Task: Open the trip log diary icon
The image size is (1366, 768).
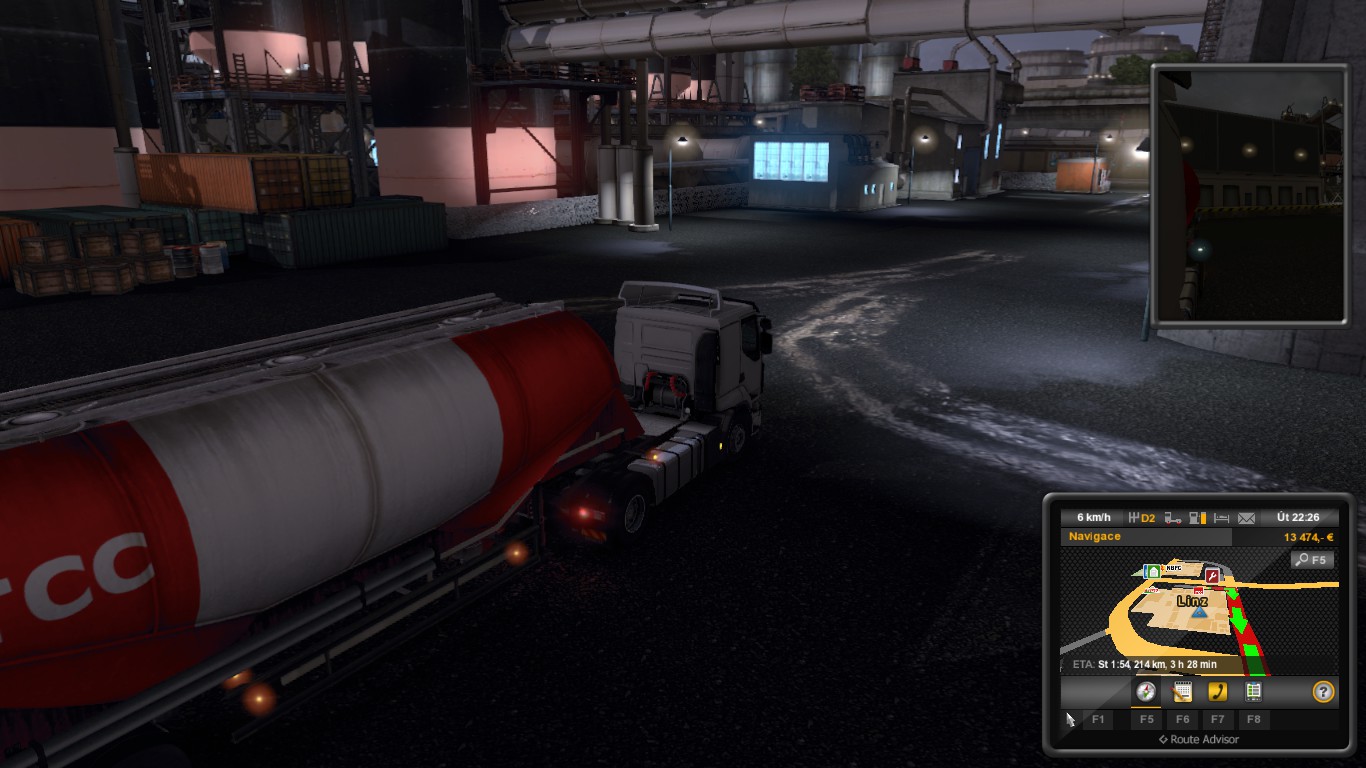Action: pyautogui.click(x=1254, y=691)
